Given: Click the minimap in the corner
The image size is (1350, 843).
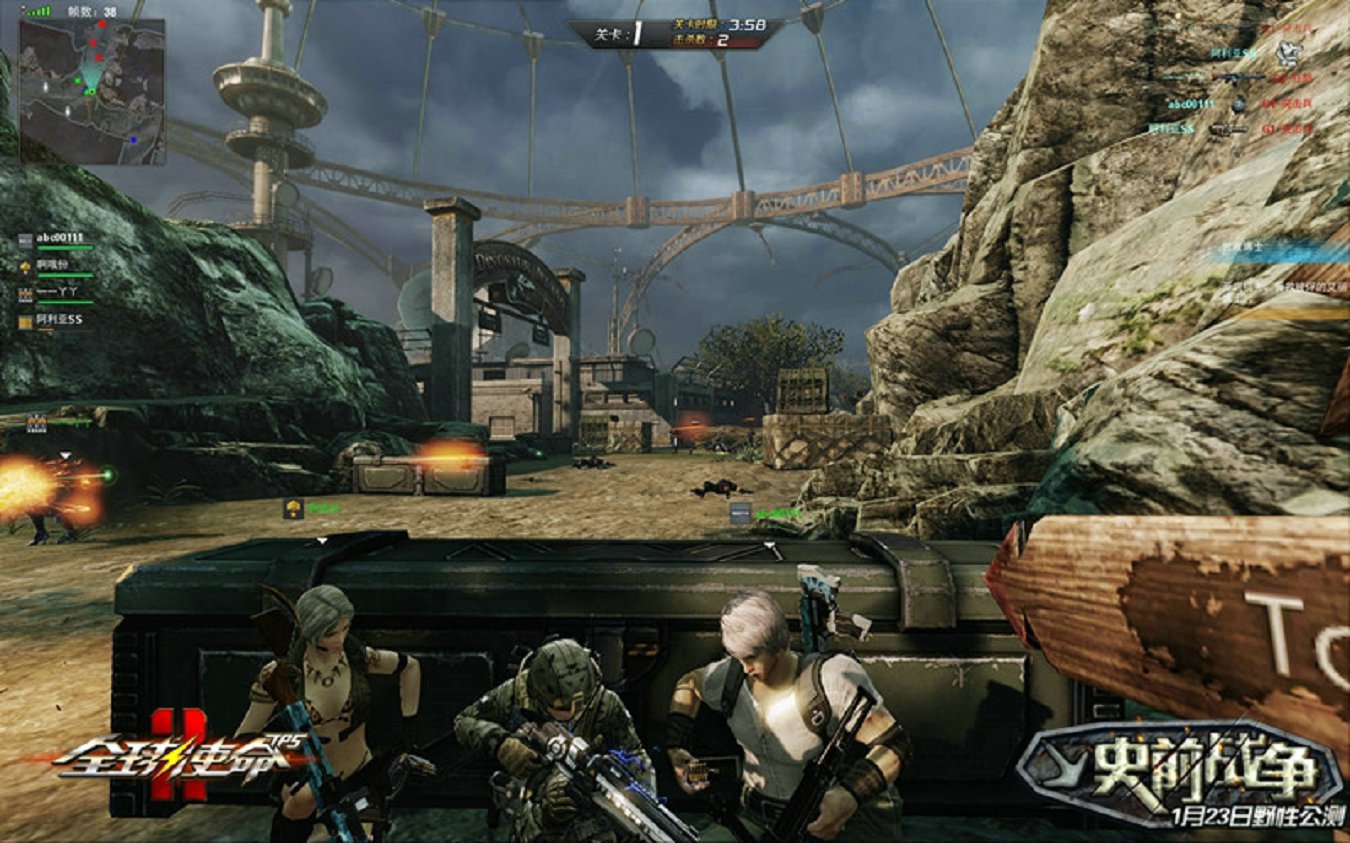Looking at the screenshot, I should 92,90.
